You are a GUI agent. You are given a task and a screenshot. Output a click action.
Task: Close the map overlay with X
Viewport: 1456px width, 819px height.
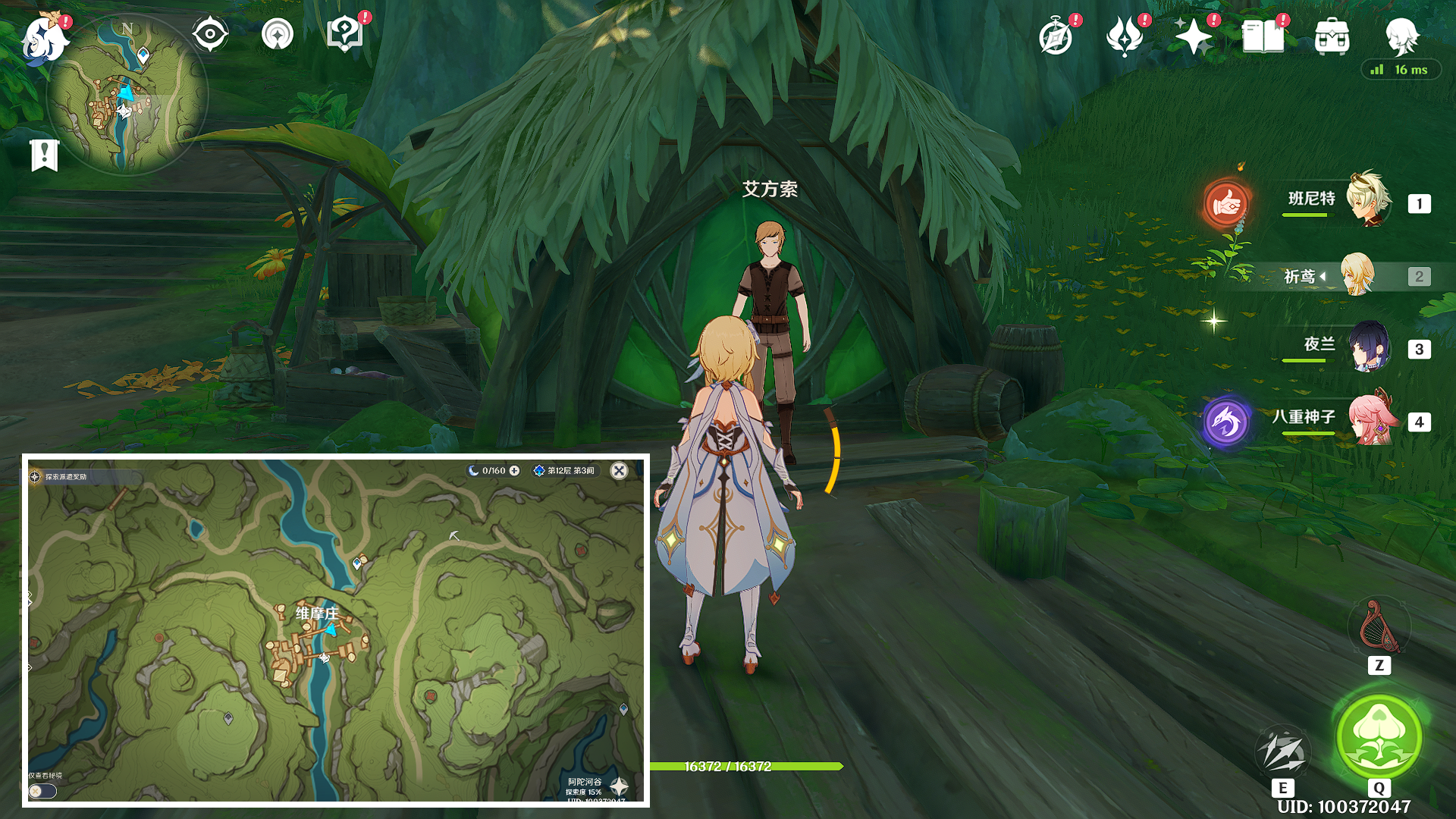[619, 471]
